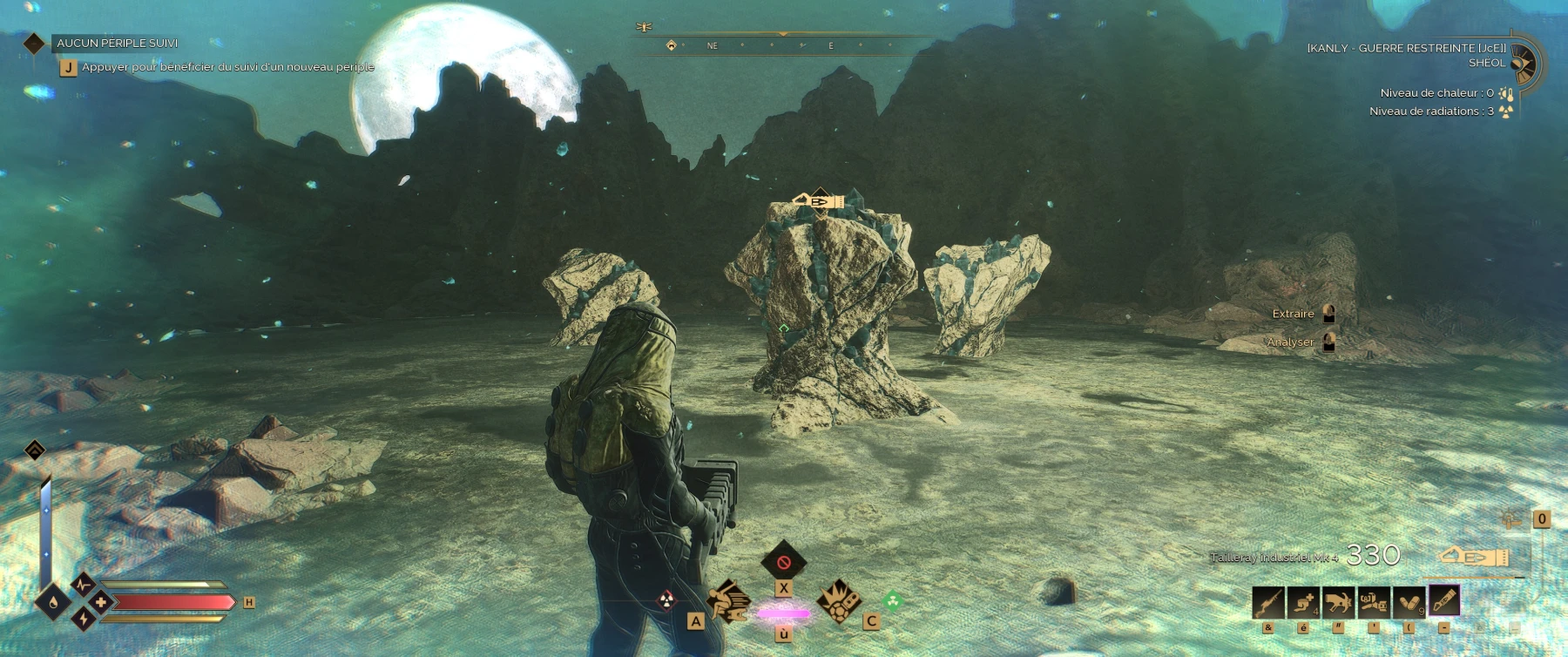Toggle the radiation crosshair action bound to A
This screenshot has width=1568, height=657.
tap(666, 601)
